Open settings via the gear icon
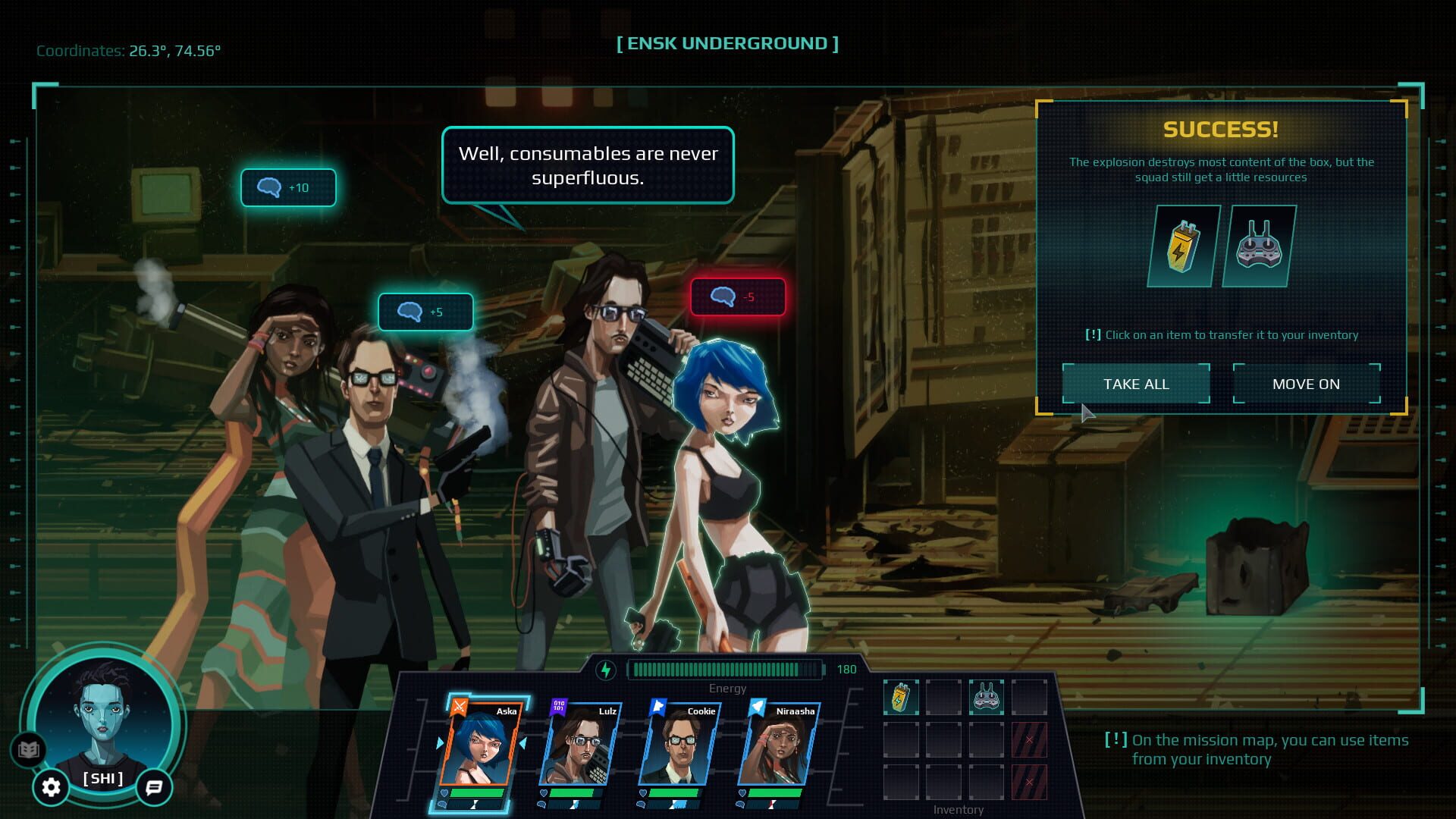This screenshot has height=819, width=1456. [49, 788]
